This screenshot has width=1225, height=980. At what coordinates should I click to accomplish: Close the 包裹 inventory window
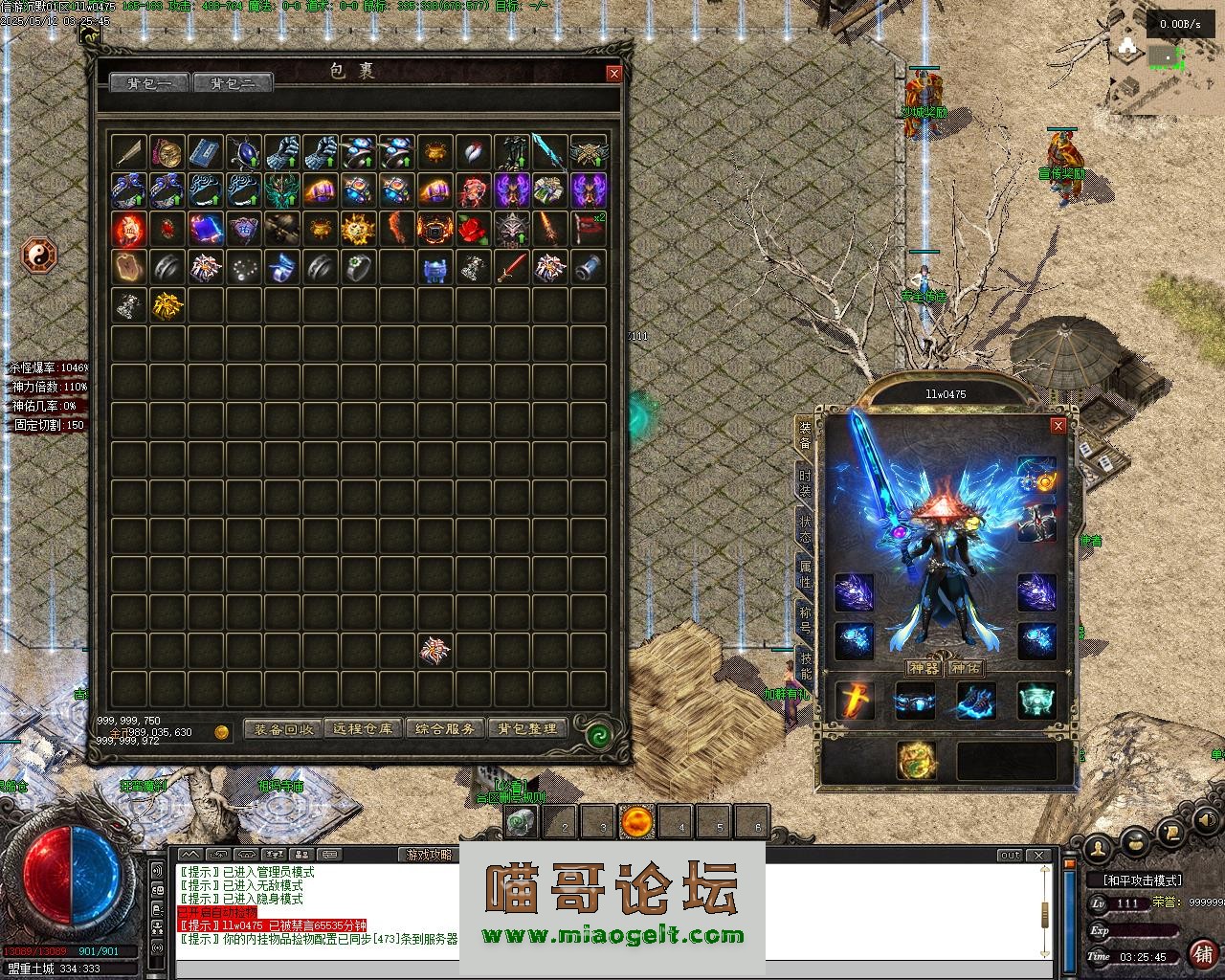coord(614,73)
